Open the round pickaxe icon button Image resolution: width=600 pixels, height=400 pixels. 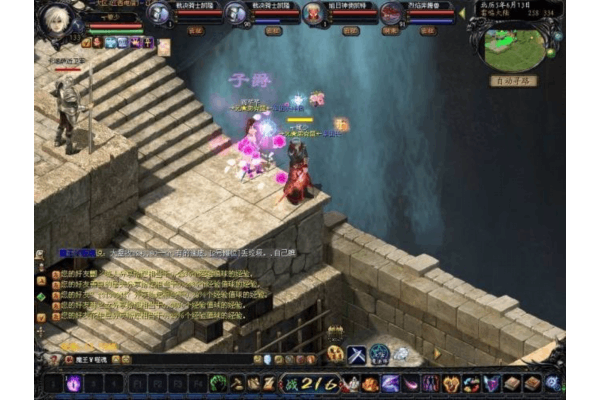336,354
